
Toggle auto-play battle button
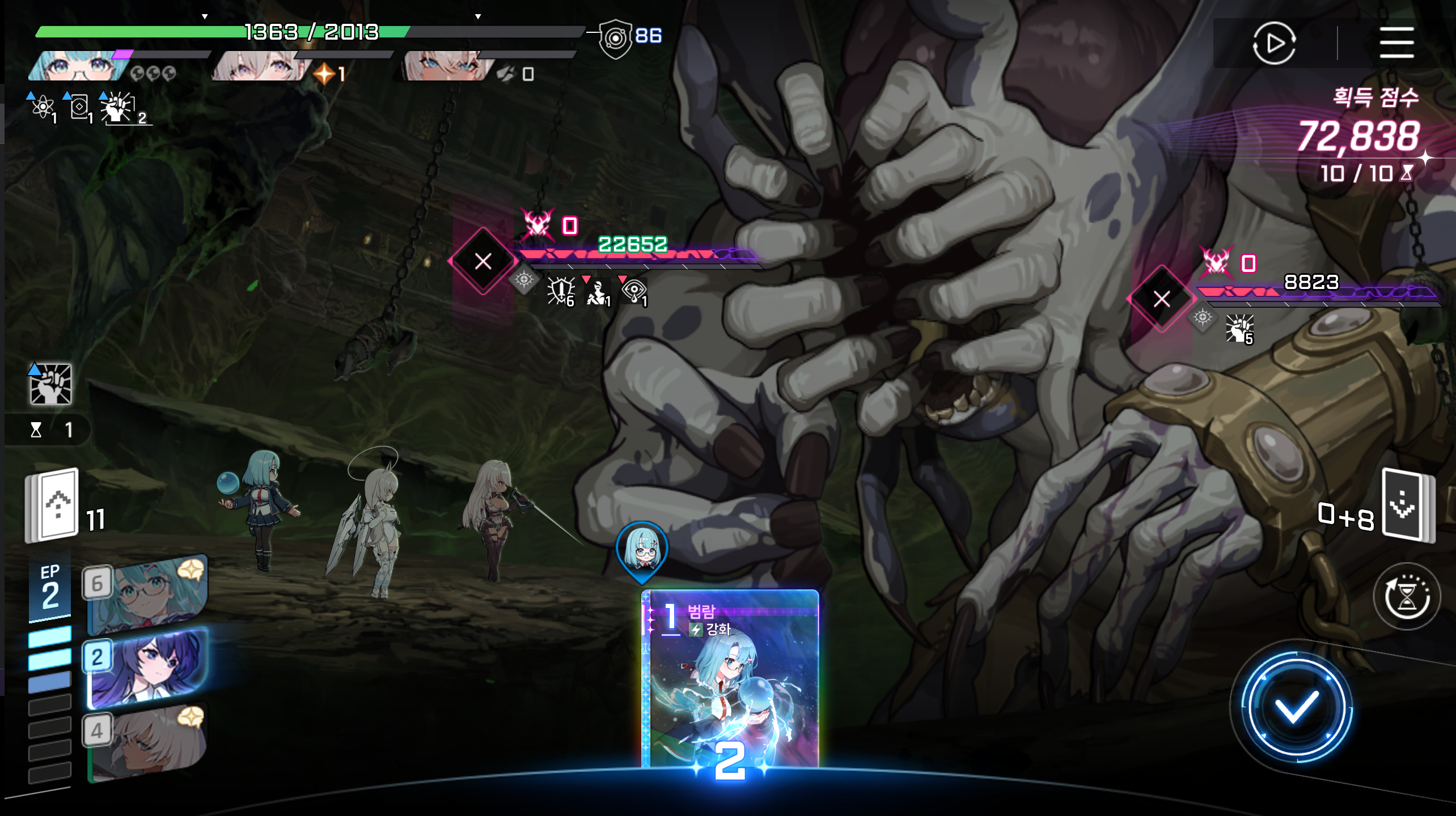tap(1273, 42)
